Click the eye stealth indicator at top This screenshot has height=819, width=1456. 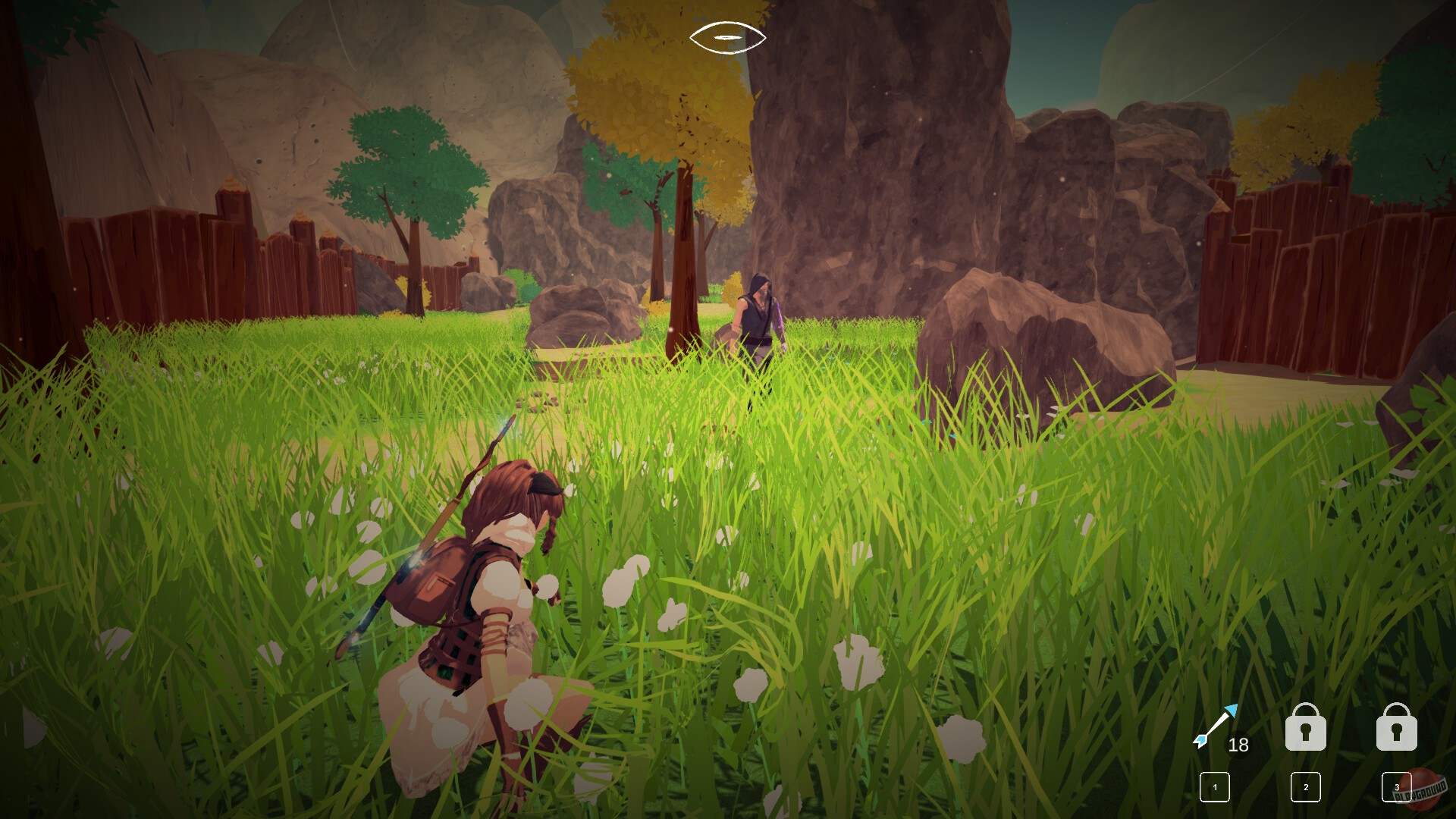tap(726, 36)
